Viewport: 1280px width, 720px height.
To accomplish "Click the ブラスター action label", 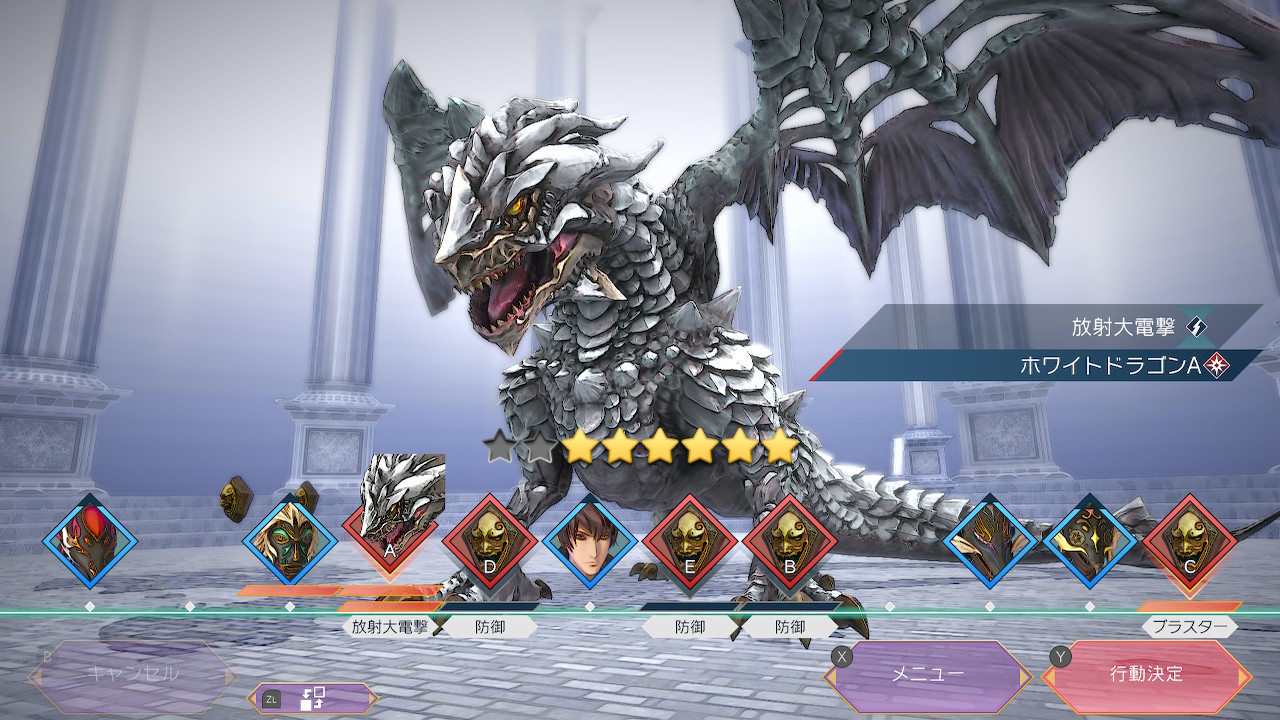I will pyautogui.click(x=1189, y=627).
